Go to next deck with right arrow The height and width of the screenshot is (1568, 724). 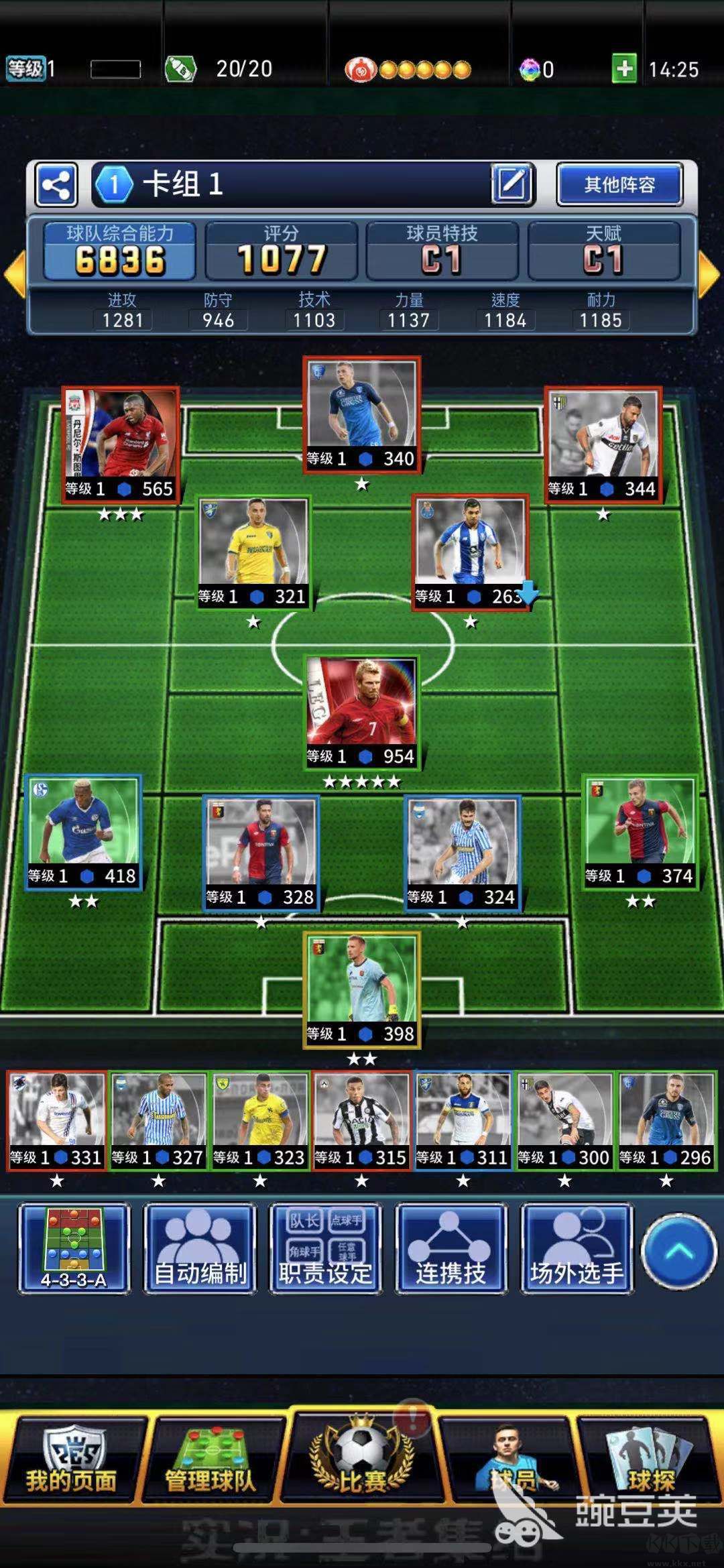click(709, 275)
